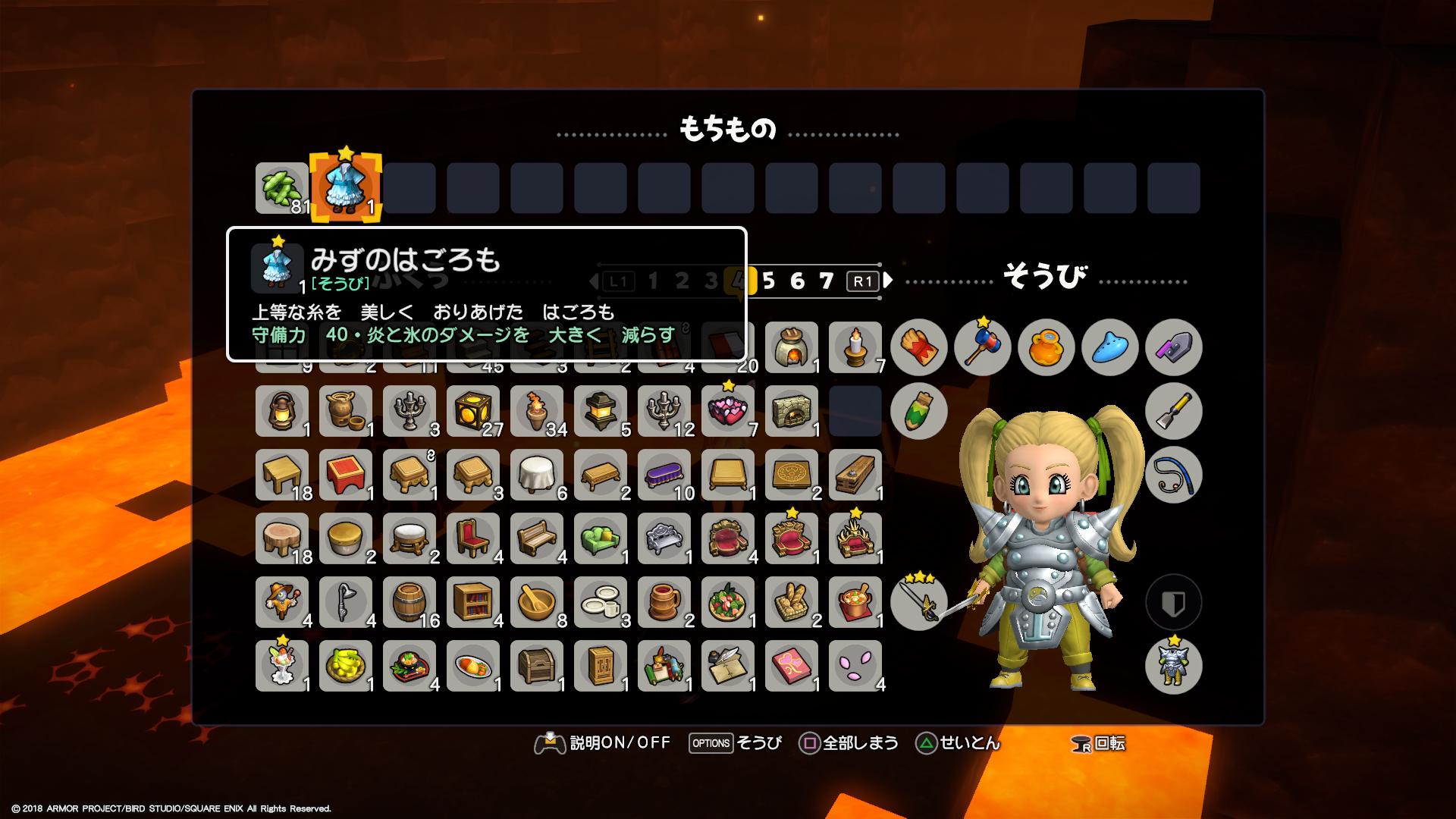
Task: Switch to inventory page tab 5
Action: (x=770, y=281)
